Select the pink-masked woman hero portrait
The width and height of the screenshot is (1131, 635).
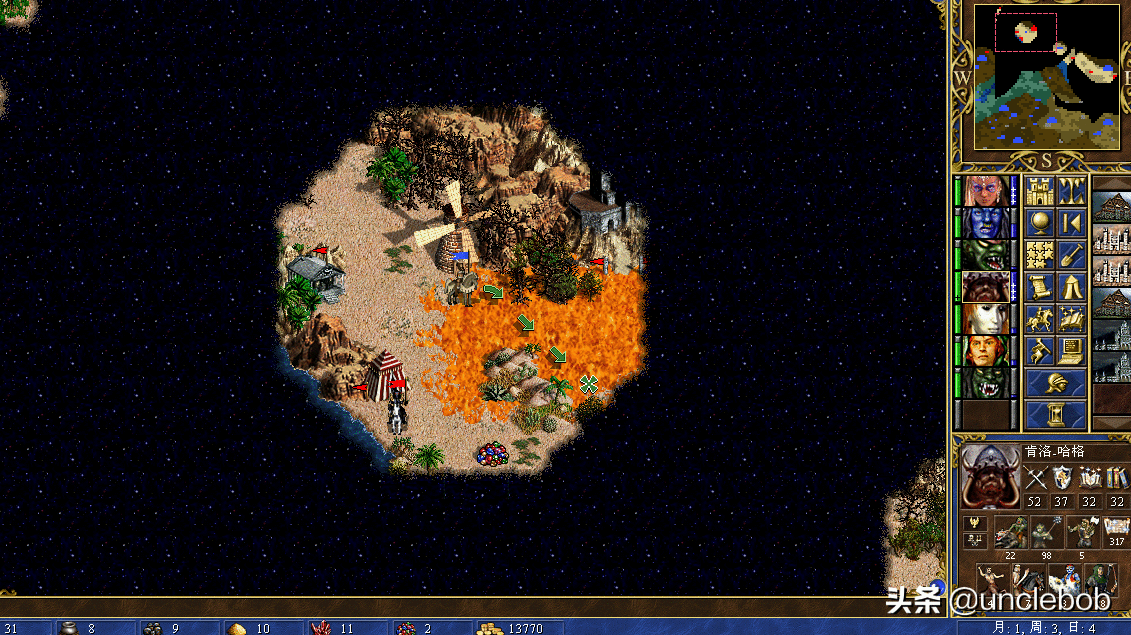click(x=986, y=191)
